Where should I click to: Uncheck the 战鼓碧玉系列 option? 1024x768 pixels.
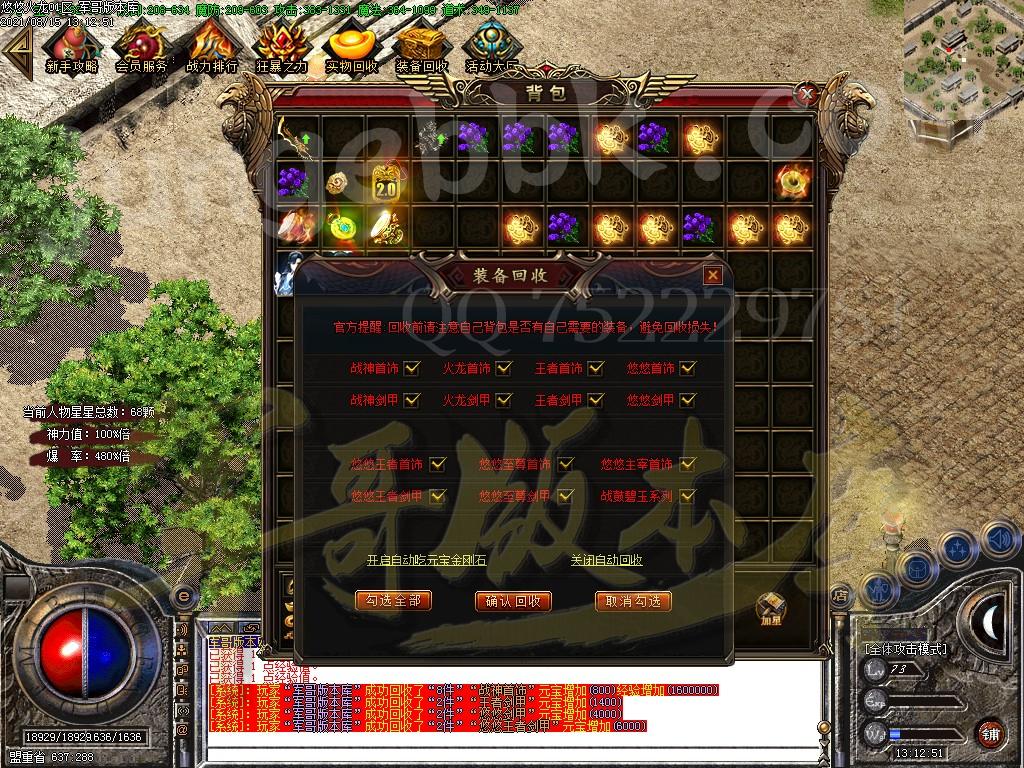click(687, 495)
